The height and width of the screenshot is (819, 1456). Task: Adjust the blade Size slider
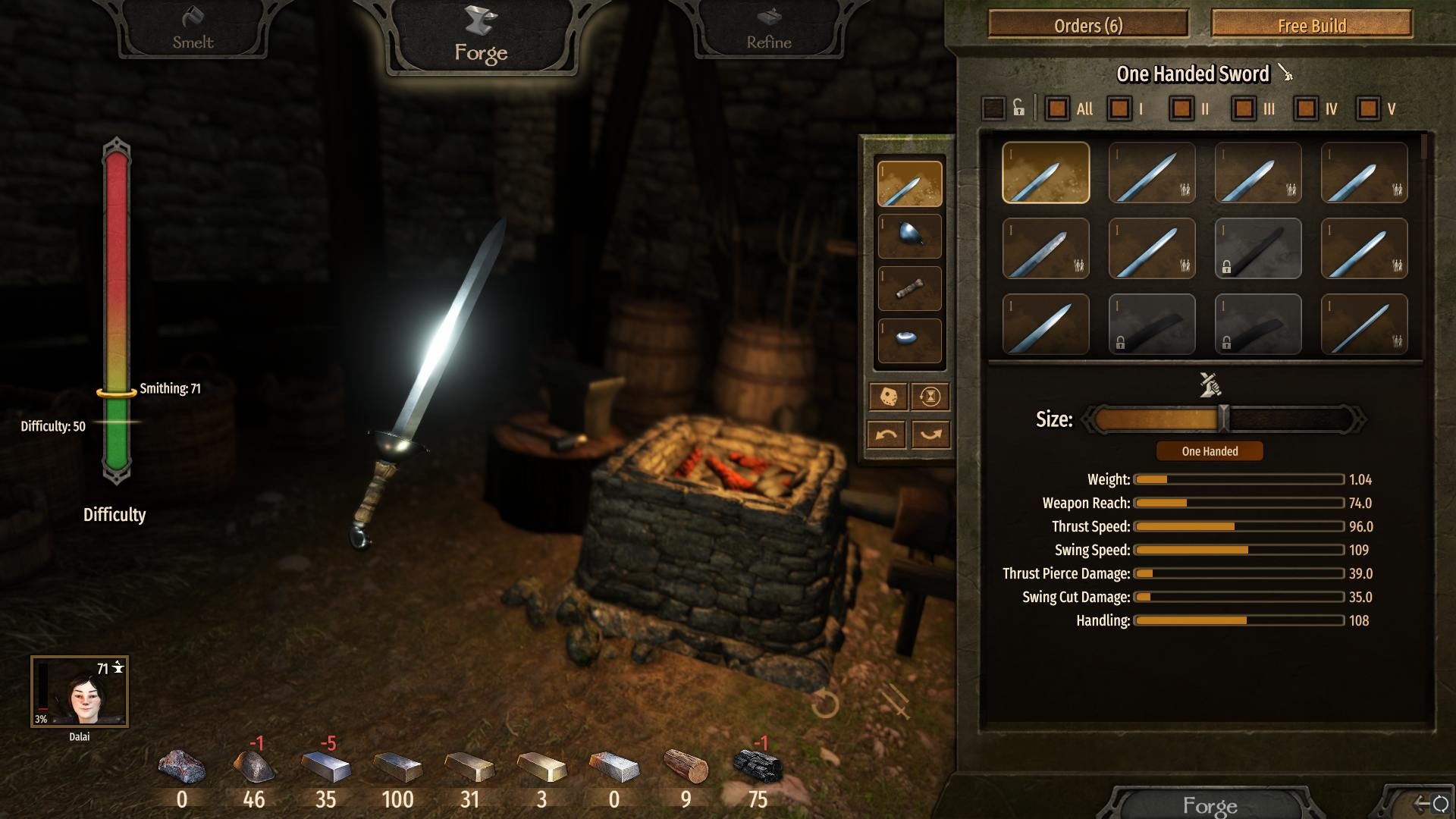[x=1223, y=417]
